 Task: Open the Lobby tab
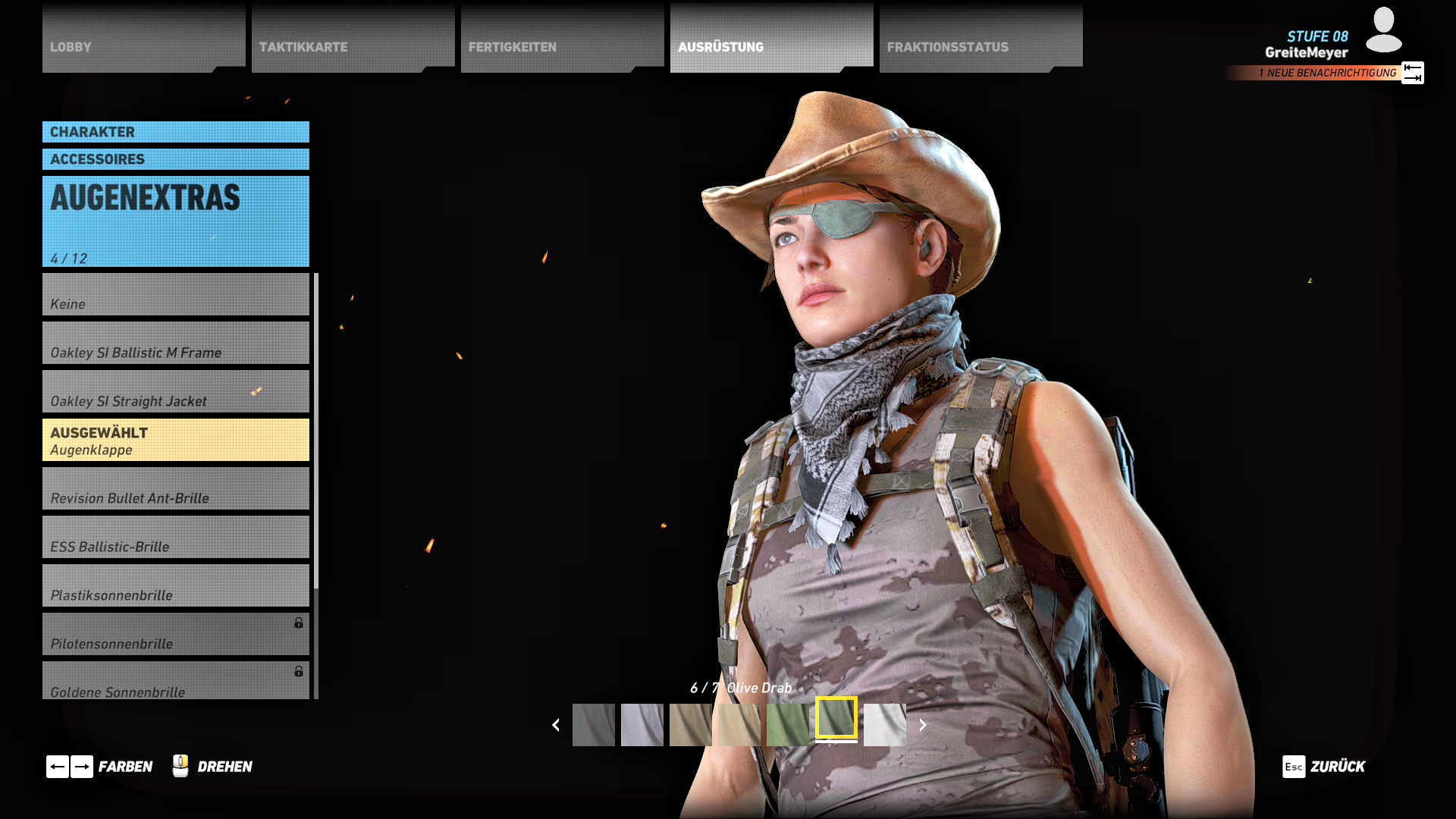(143, 39)
